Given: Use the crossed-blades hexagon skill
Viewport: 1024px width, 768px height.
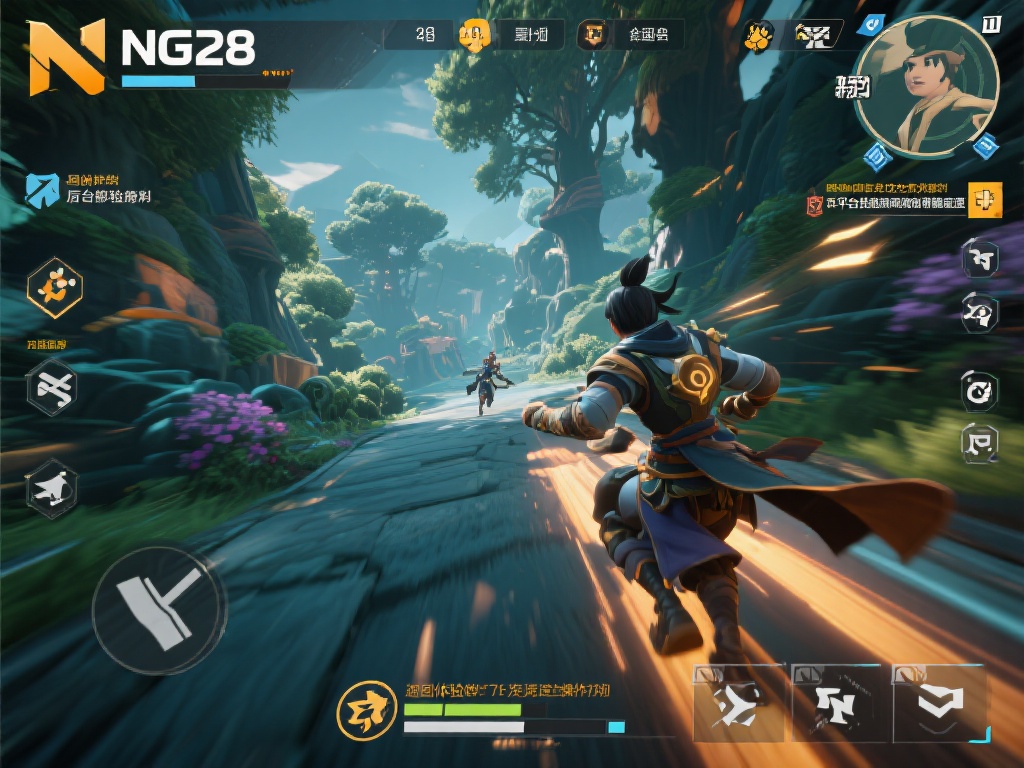Looking at the screenshot, I should 52,387.
